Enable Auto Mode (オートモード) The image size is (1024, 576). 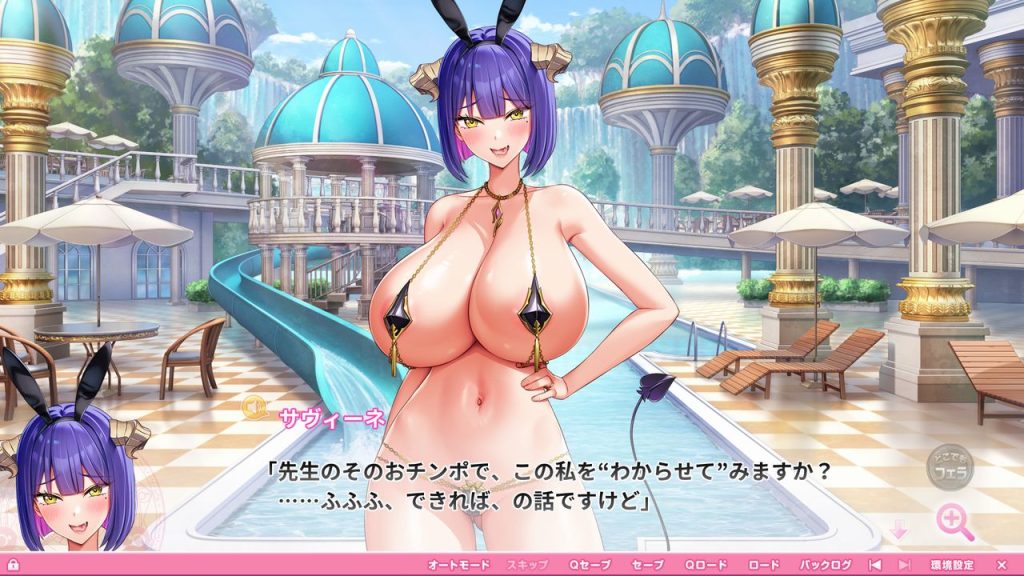tap(457, 565)
